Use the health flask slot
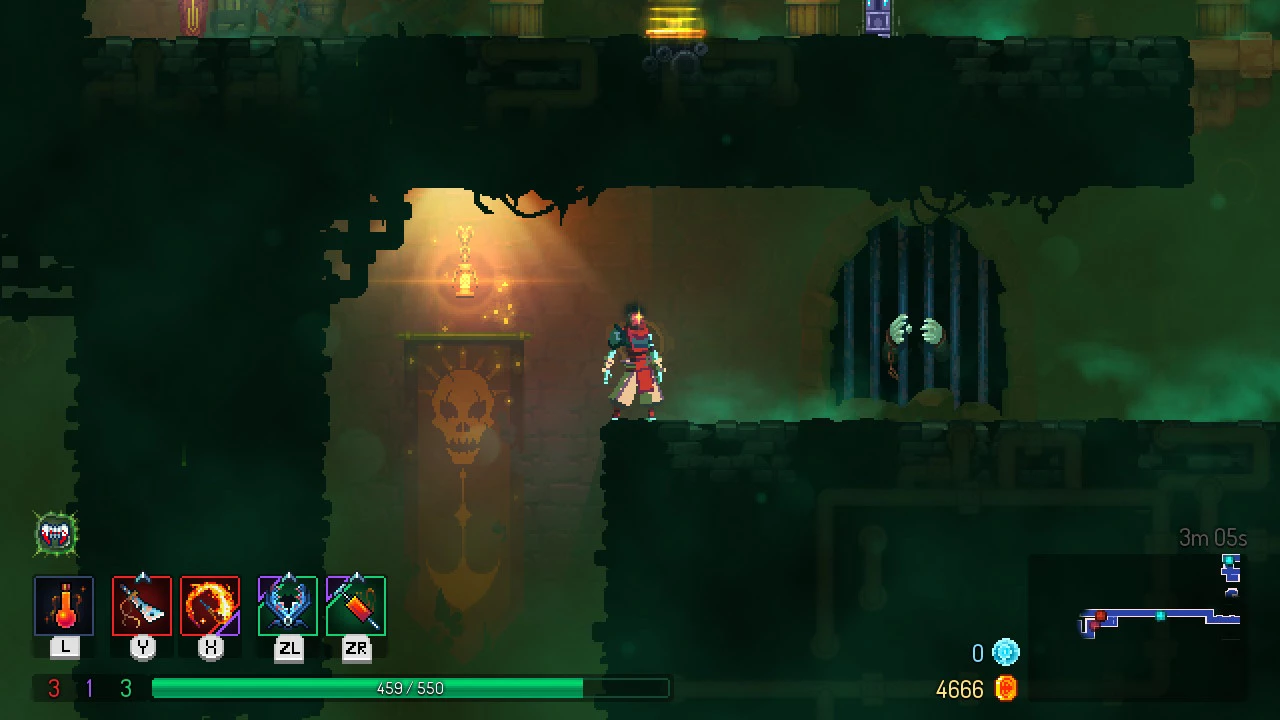1280x720 pixels. coord(64,606)
